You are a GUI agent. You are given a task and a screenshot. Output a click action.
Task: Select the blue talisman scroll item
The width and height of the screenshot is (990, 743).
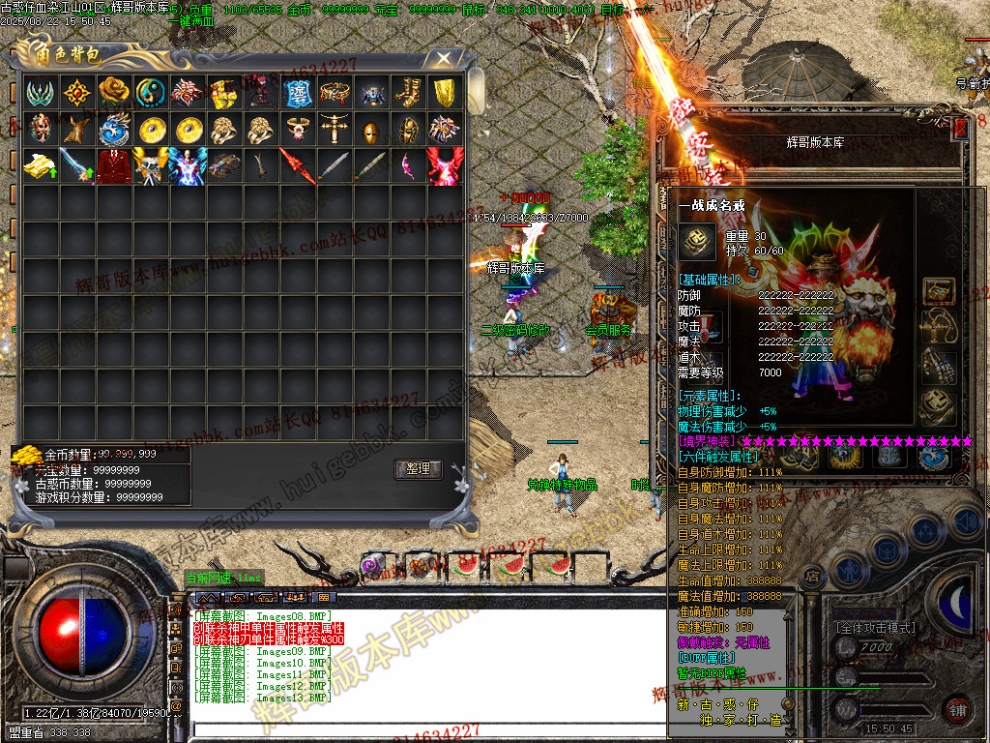point(297,93)
